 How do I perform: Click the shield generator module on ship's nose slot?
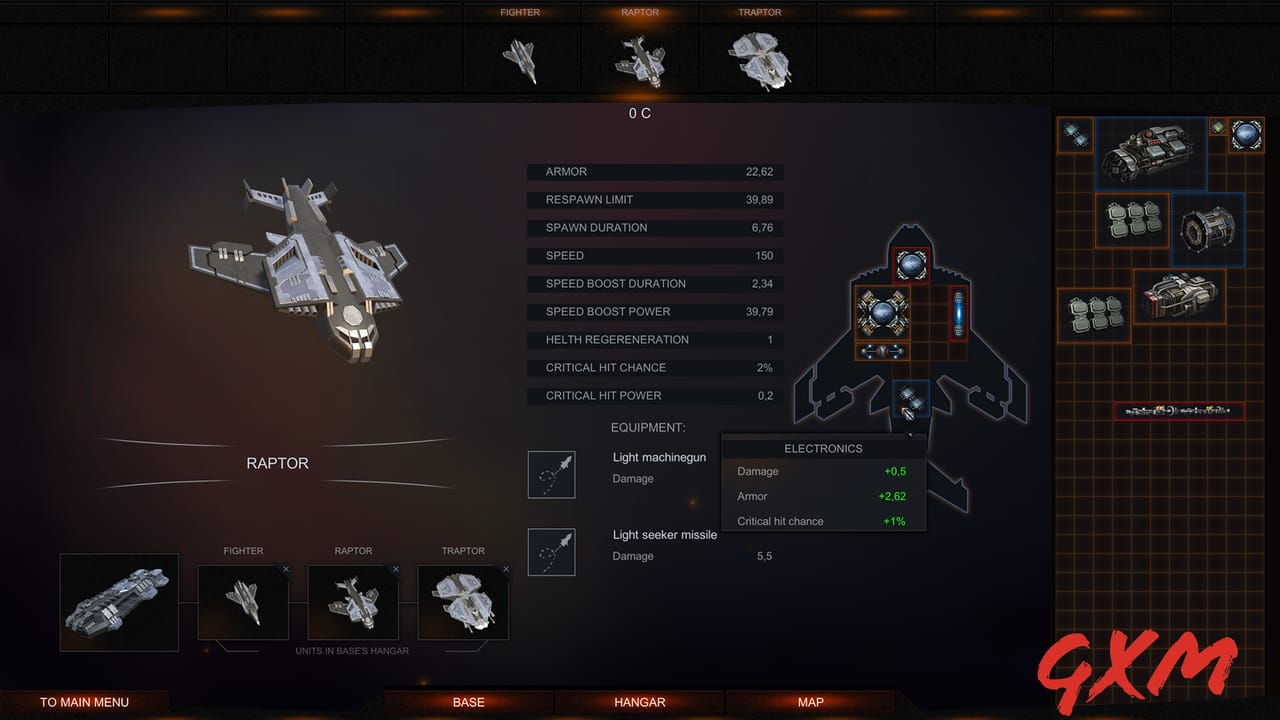[910, 263]
